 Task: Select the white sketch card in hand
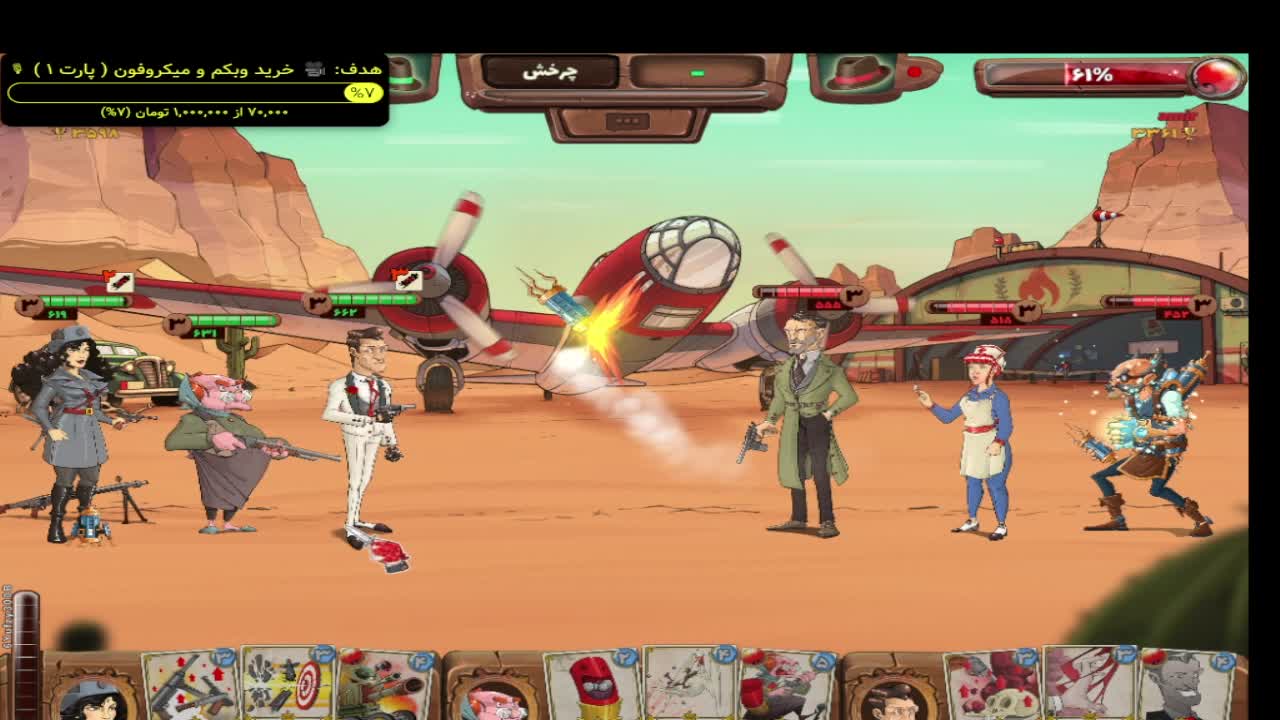click(x=690, y=685)
